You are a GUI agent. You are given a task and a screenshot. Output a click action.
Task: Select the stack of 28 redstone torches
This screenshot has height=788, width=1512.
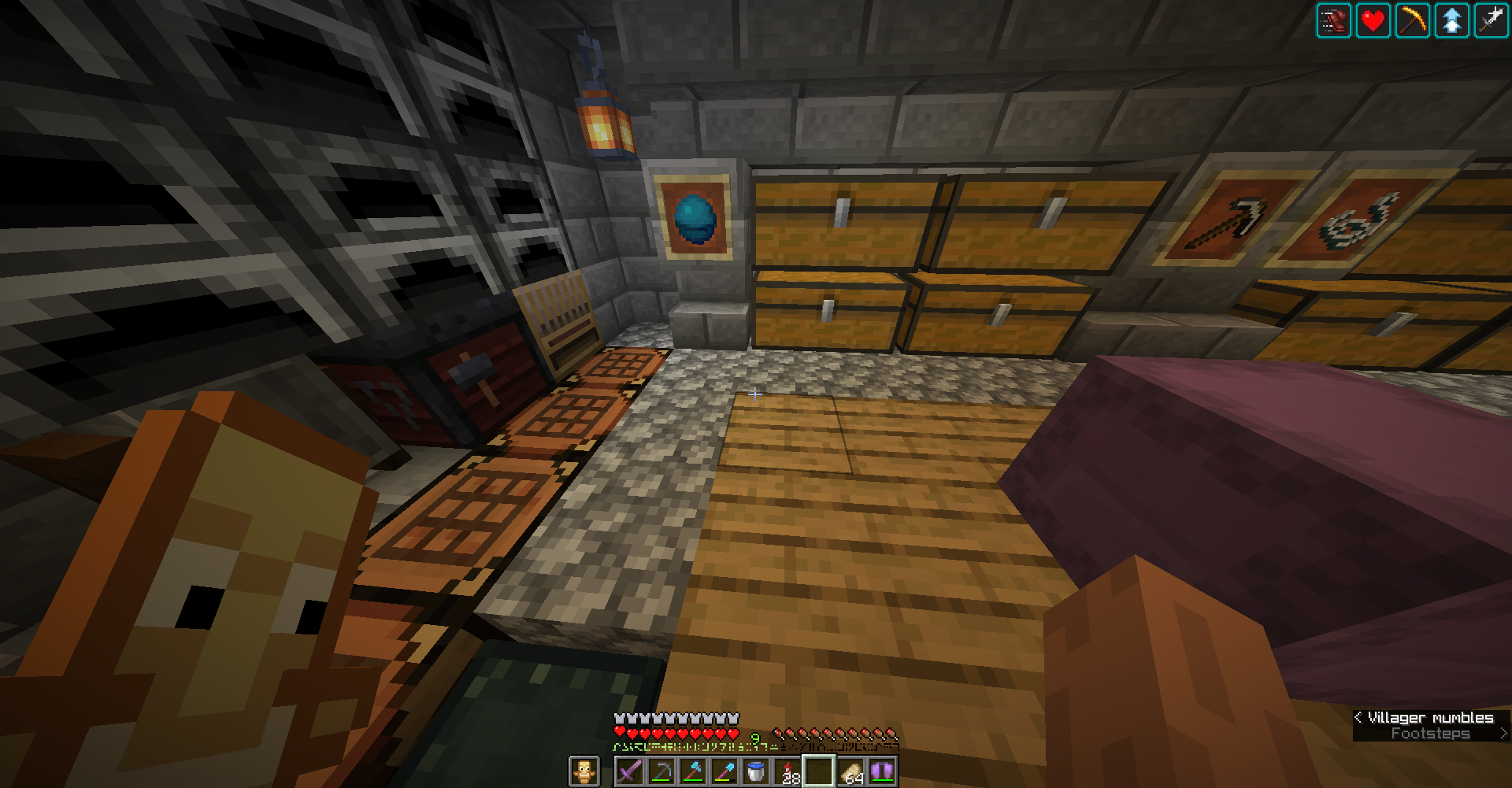[788, 769]
